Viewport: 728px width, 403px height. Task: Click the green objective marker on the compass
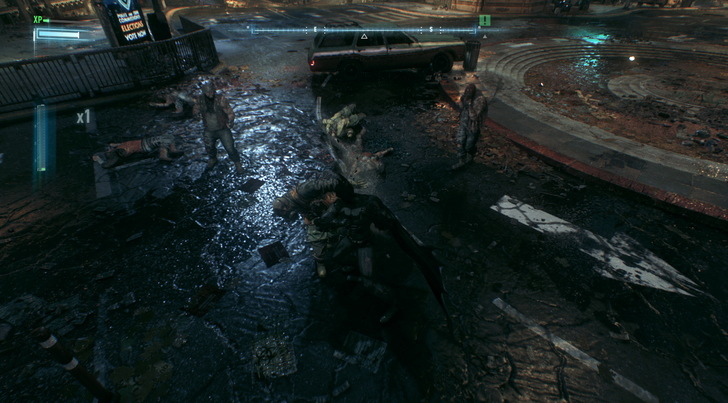point(484,20)
